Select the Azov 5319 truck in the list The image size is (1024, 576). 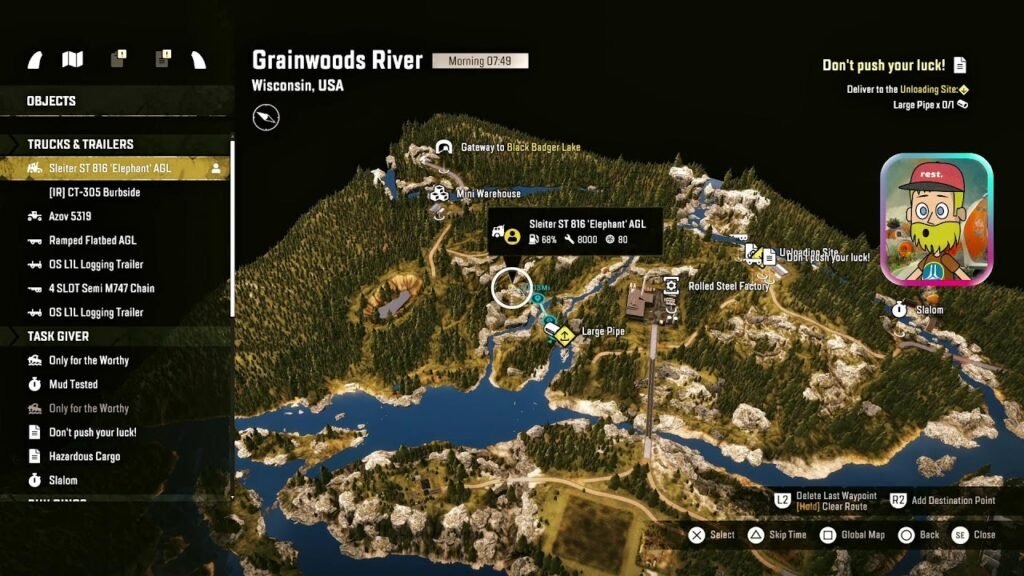[70, 216]
